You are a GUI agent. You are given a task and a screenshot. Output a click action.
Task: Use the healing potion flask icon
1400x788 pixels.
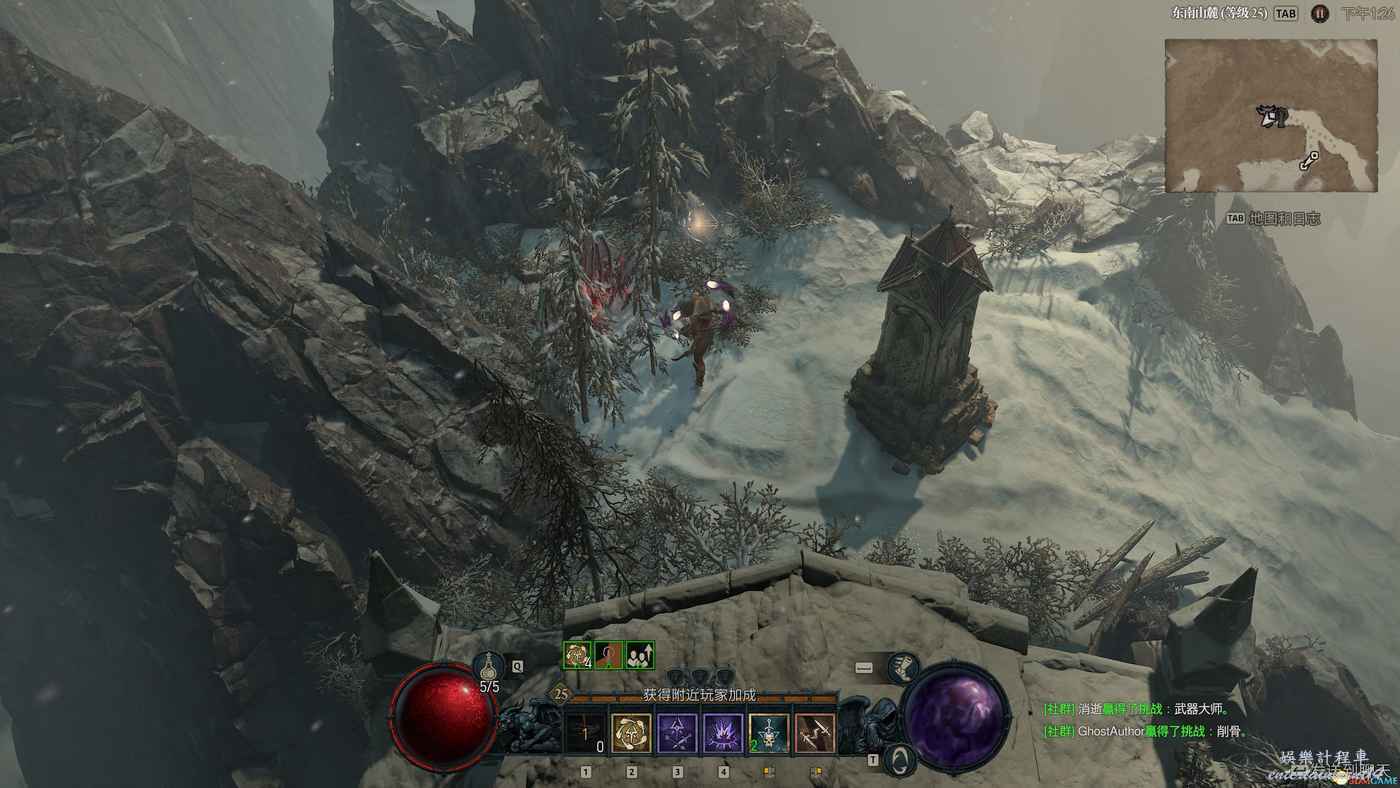point(490,664)
